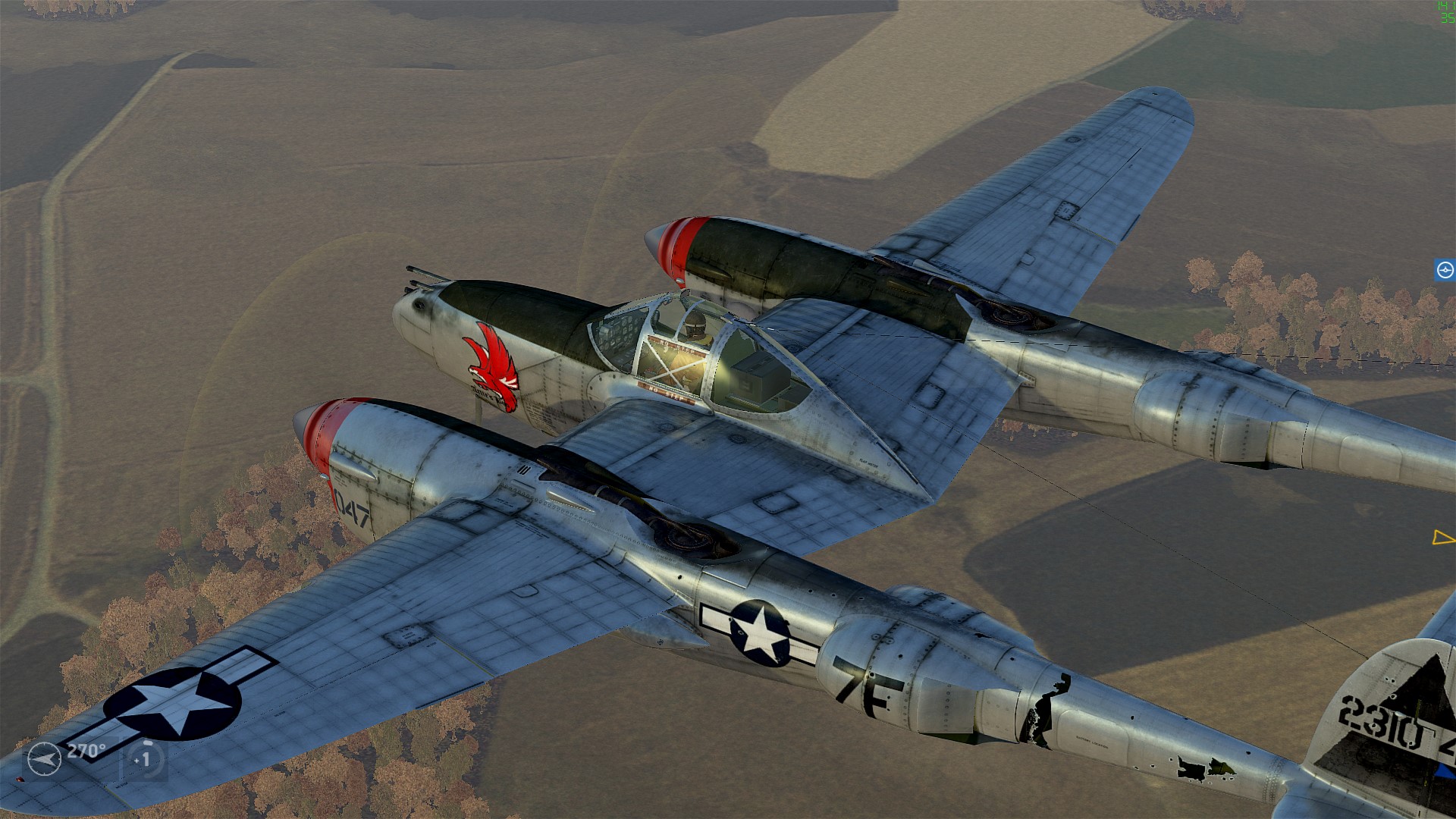Select the yellow triangle waypoint marker
This screenshot has height=819, width=1456.
(1442, 538)
